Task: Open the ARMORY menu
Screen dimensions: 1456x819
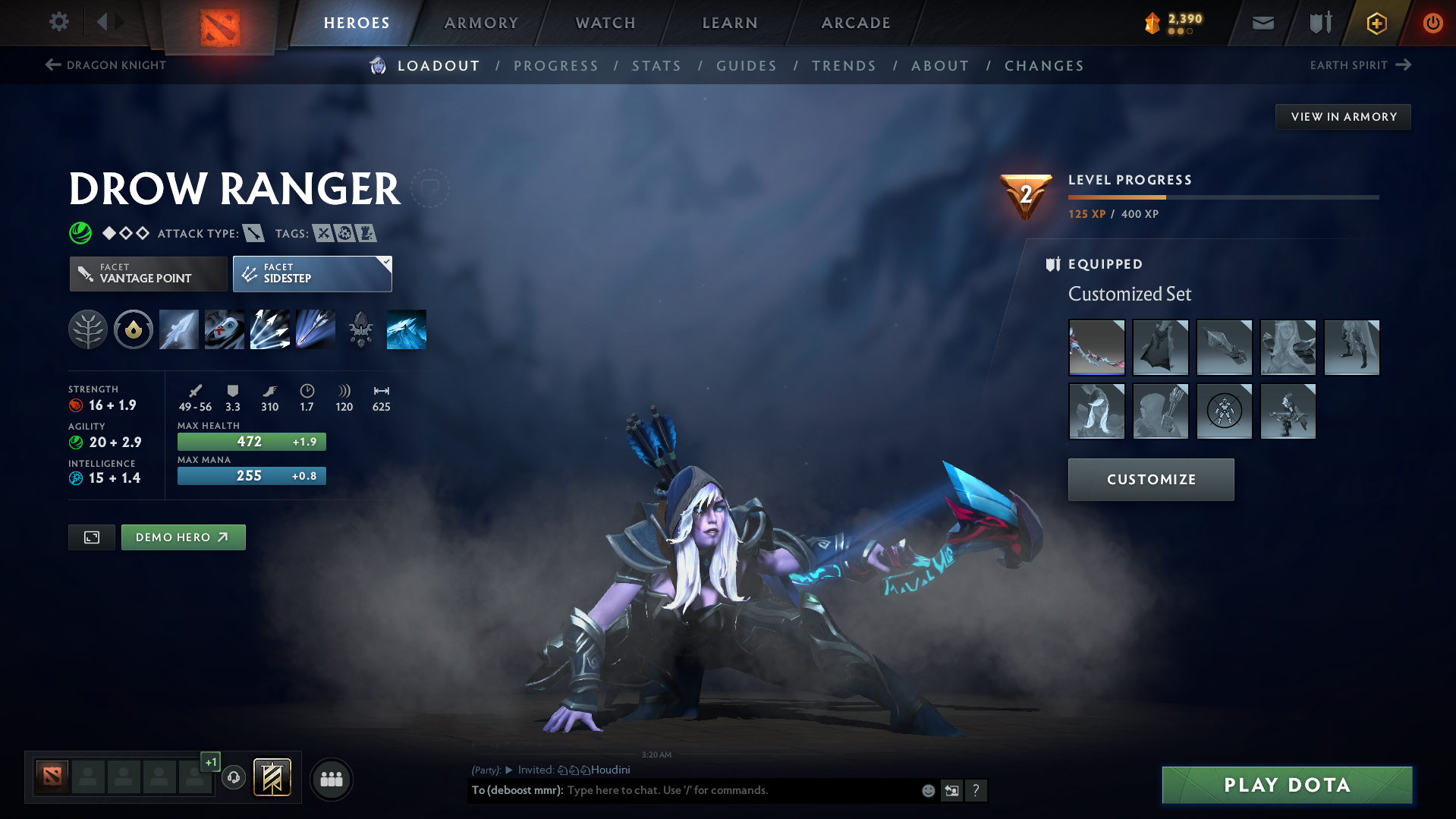Action: click(481, 23)
